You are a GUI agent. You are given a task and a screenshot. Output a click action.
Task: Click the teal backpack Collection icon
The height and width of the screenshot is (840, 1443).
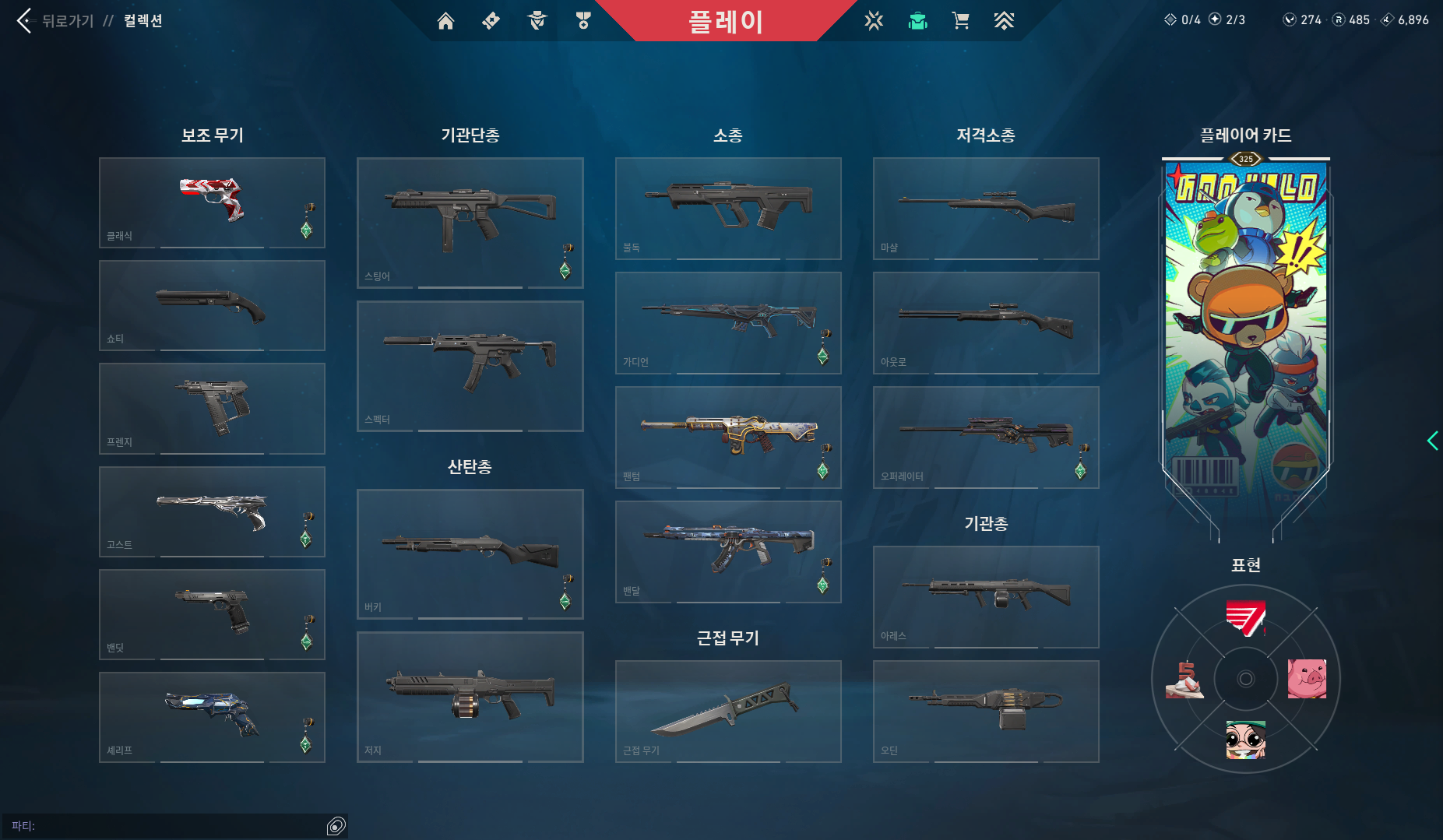pyautogui.click(x=917, y=21)
